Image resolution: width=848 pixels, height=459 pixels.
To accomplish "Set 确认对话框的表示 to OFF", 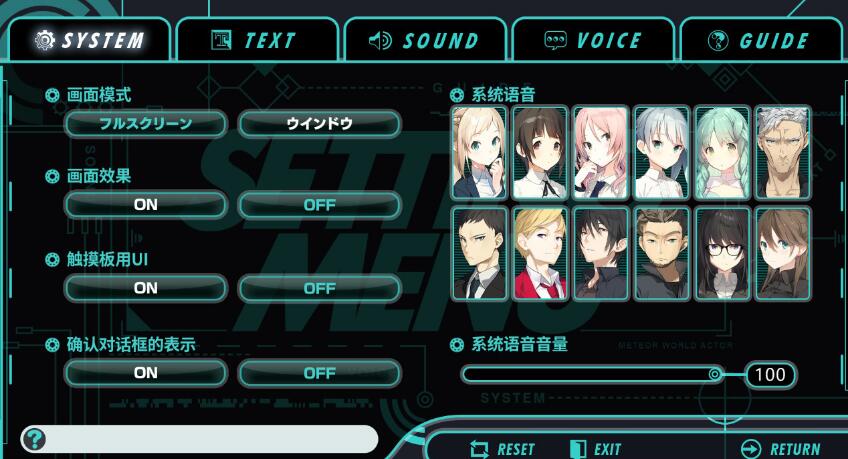I will pyautogui.click(x=319, y=373).
